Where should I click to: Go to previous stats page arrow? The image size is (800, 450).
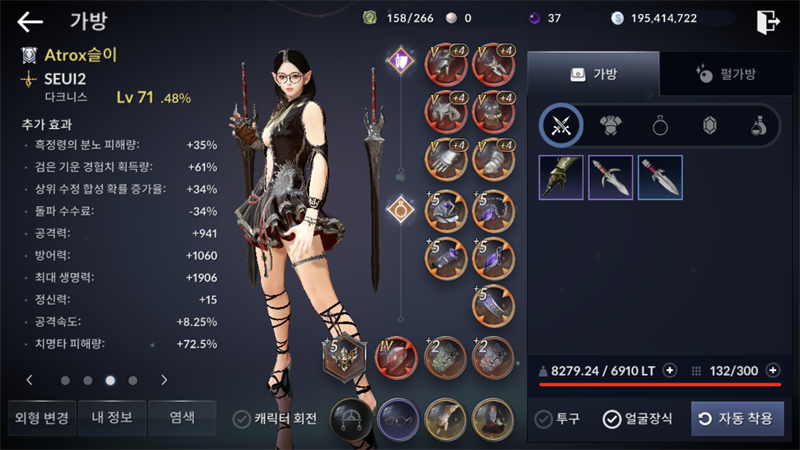tap(29, 380)
